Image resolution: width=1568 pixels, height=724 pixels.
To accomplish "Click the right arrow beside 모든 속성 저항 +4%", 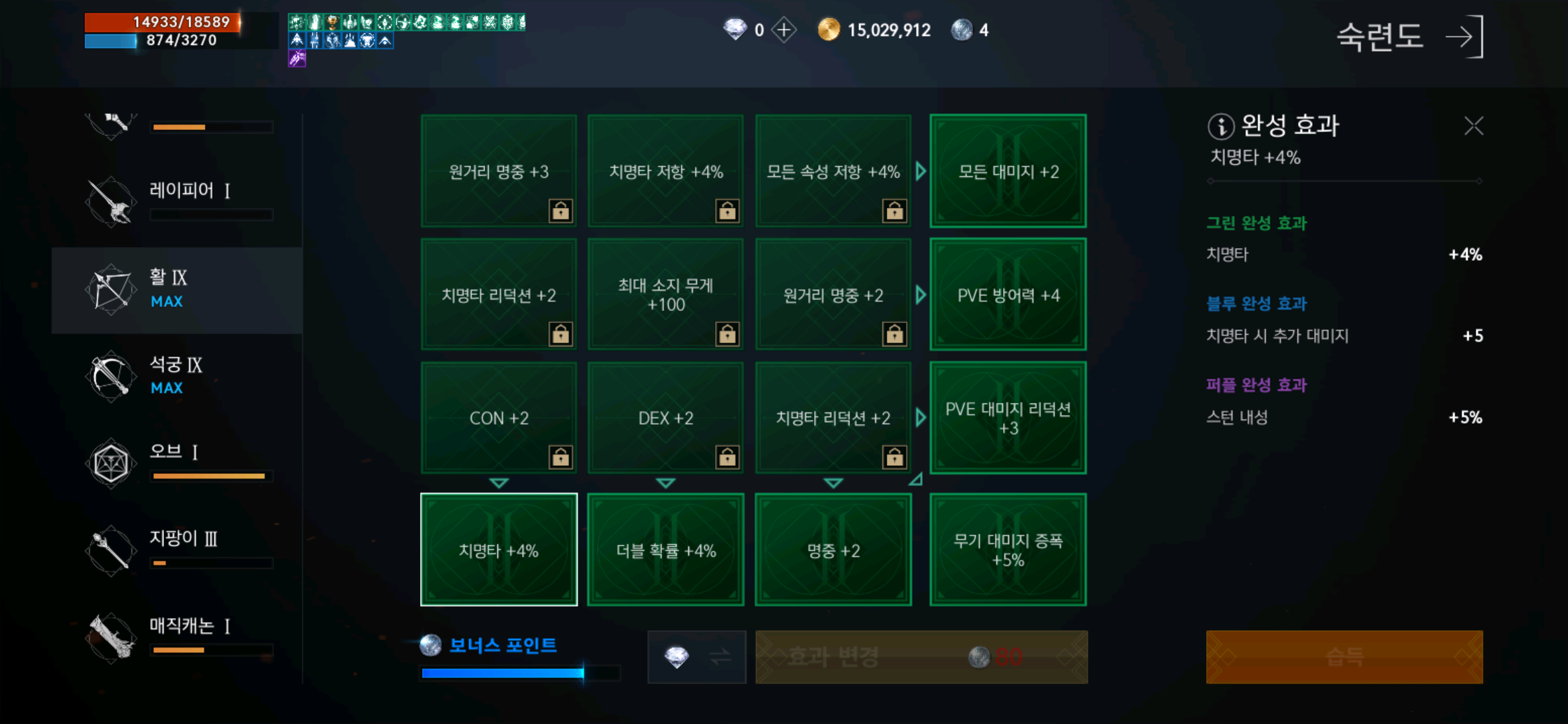I will pos(921,171).
